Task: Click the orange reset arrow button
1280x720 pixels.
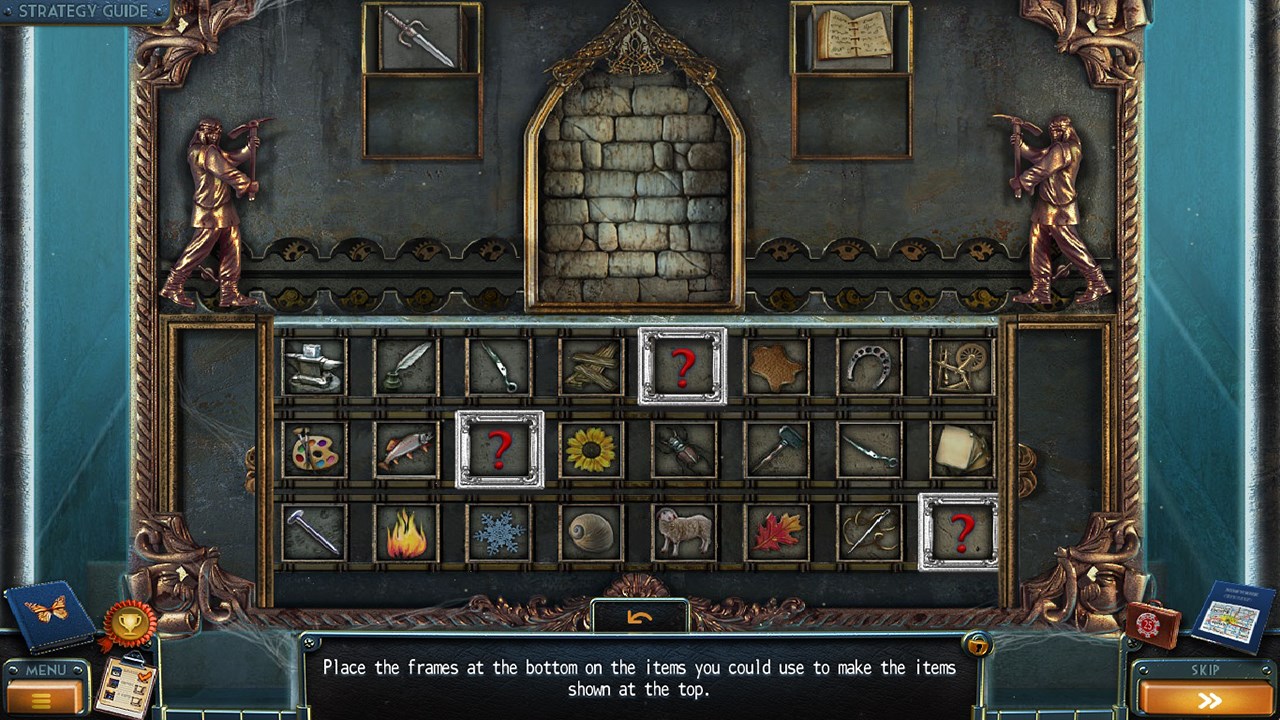Action: pos(640,617)
